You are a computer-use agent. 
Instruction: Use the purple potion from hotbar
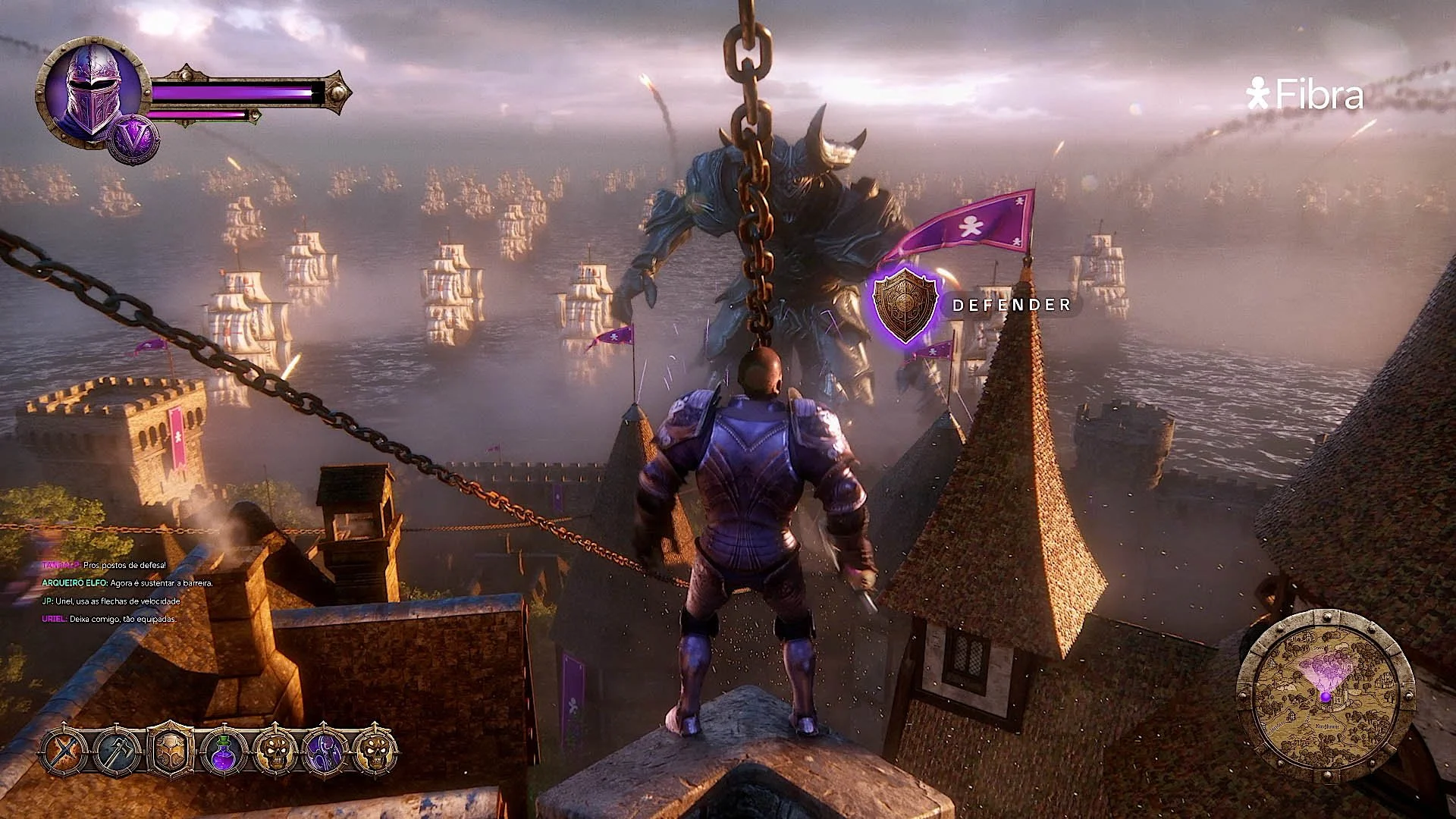coord(221,752)
